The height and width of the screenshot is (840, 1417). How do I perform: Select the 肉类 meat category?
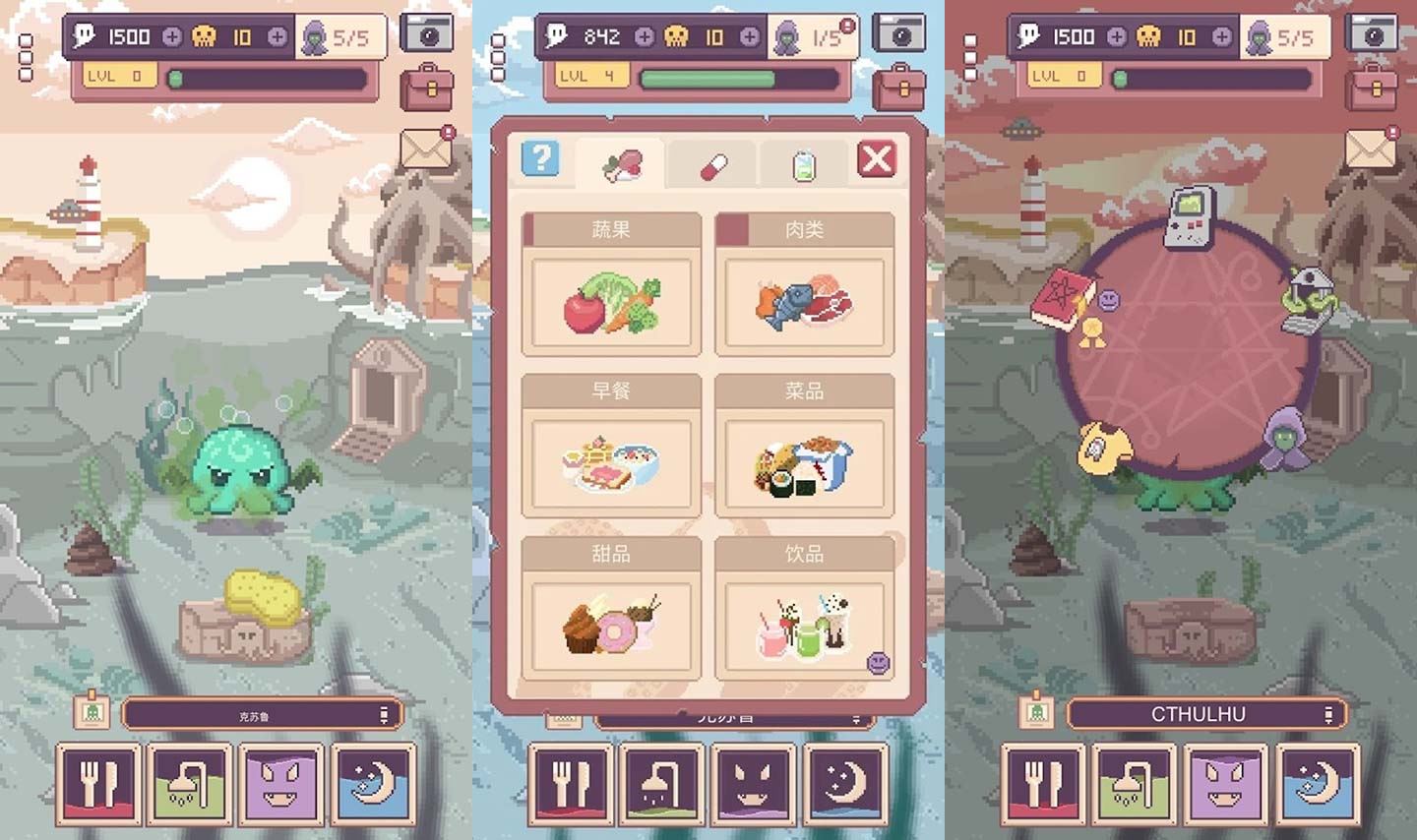[804, 284]
